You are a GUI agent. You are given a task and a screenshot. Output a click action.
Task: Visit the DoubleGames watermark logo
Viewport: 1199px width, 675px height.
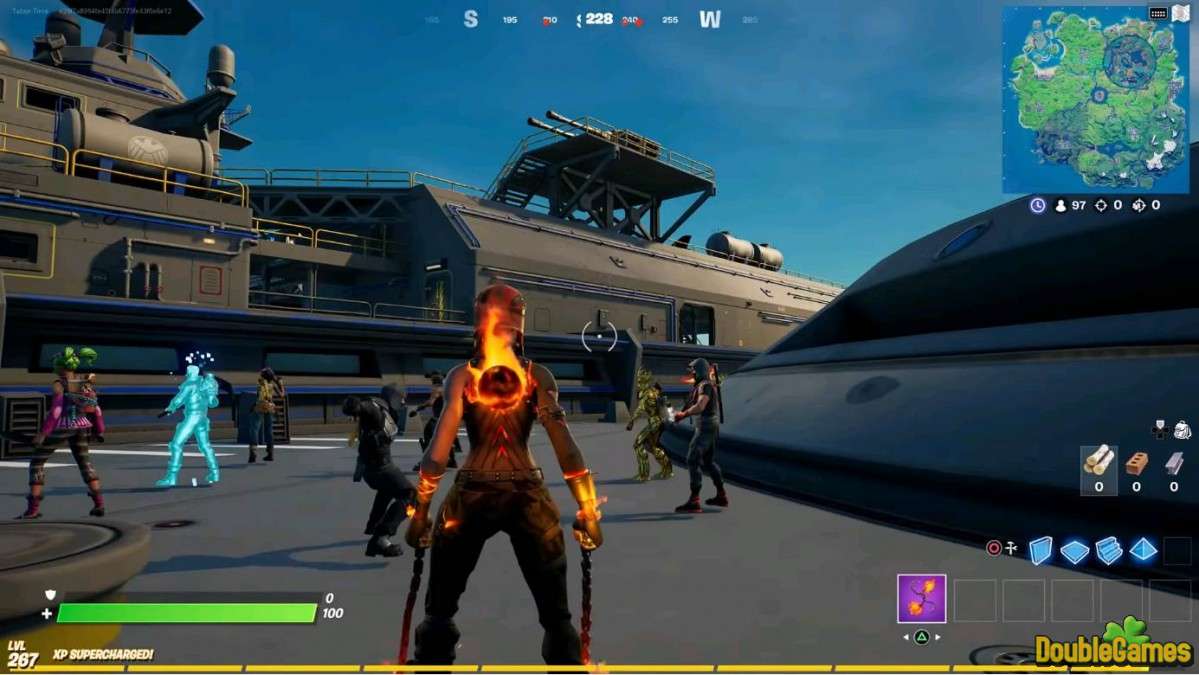tap(1113, 647)
